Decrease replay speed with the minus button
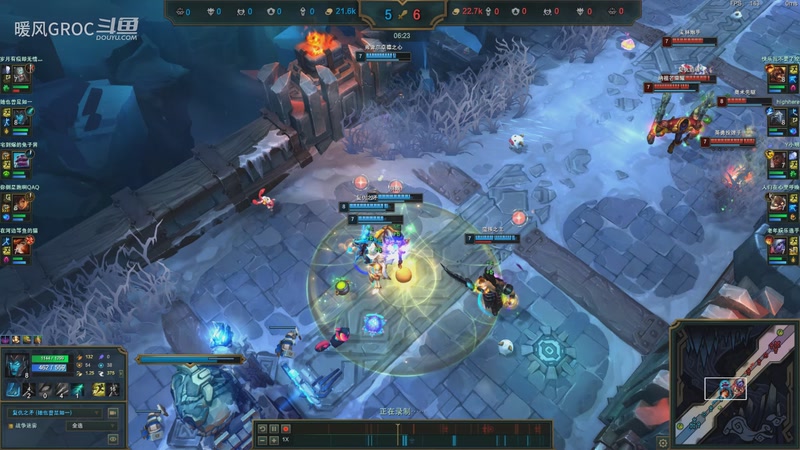The height and width of the screenshot is (450, 800). [263, 439]
